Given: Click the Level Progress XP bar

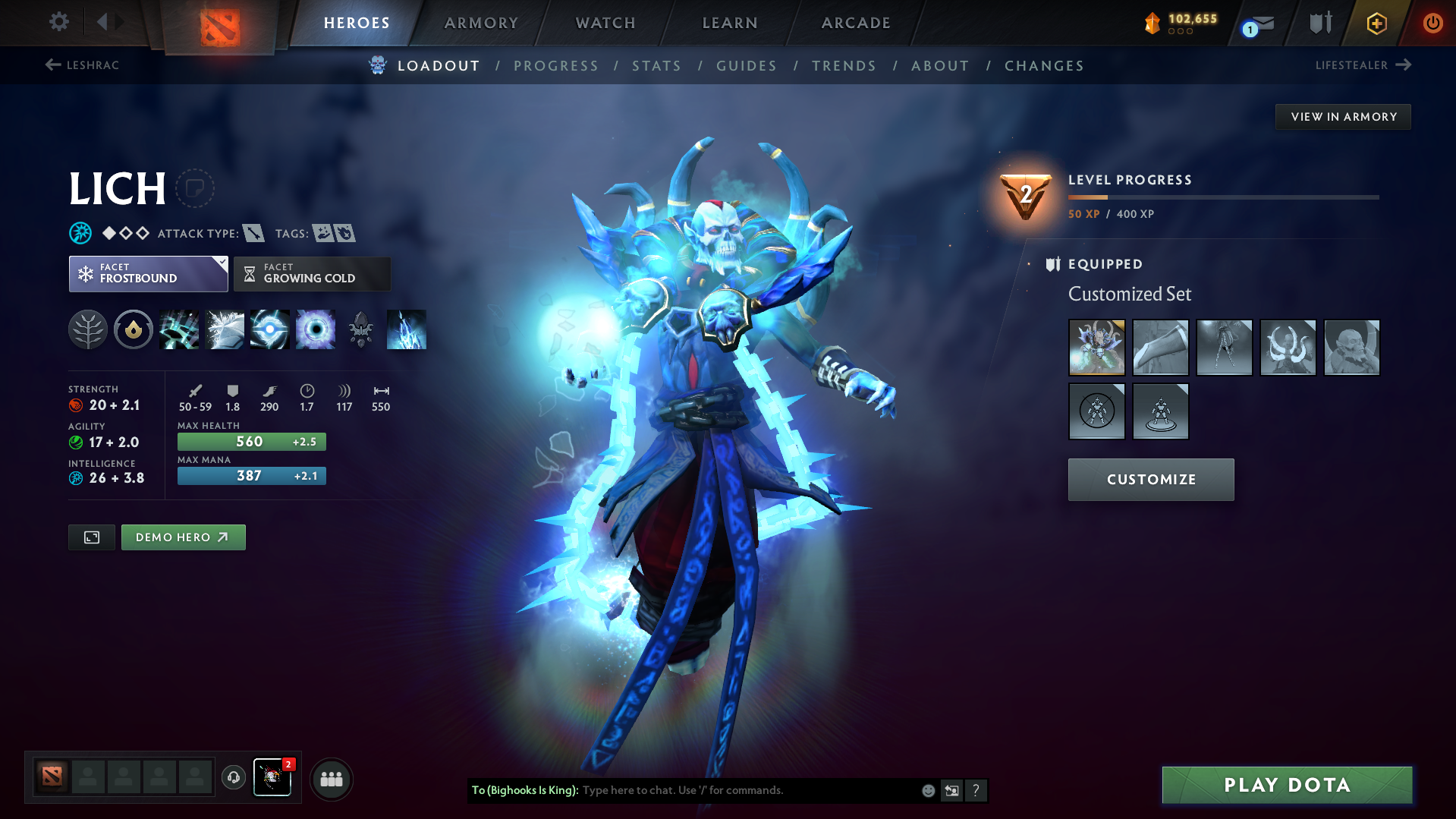Looking at the screenshot, I should click(x=1223, y=197).
